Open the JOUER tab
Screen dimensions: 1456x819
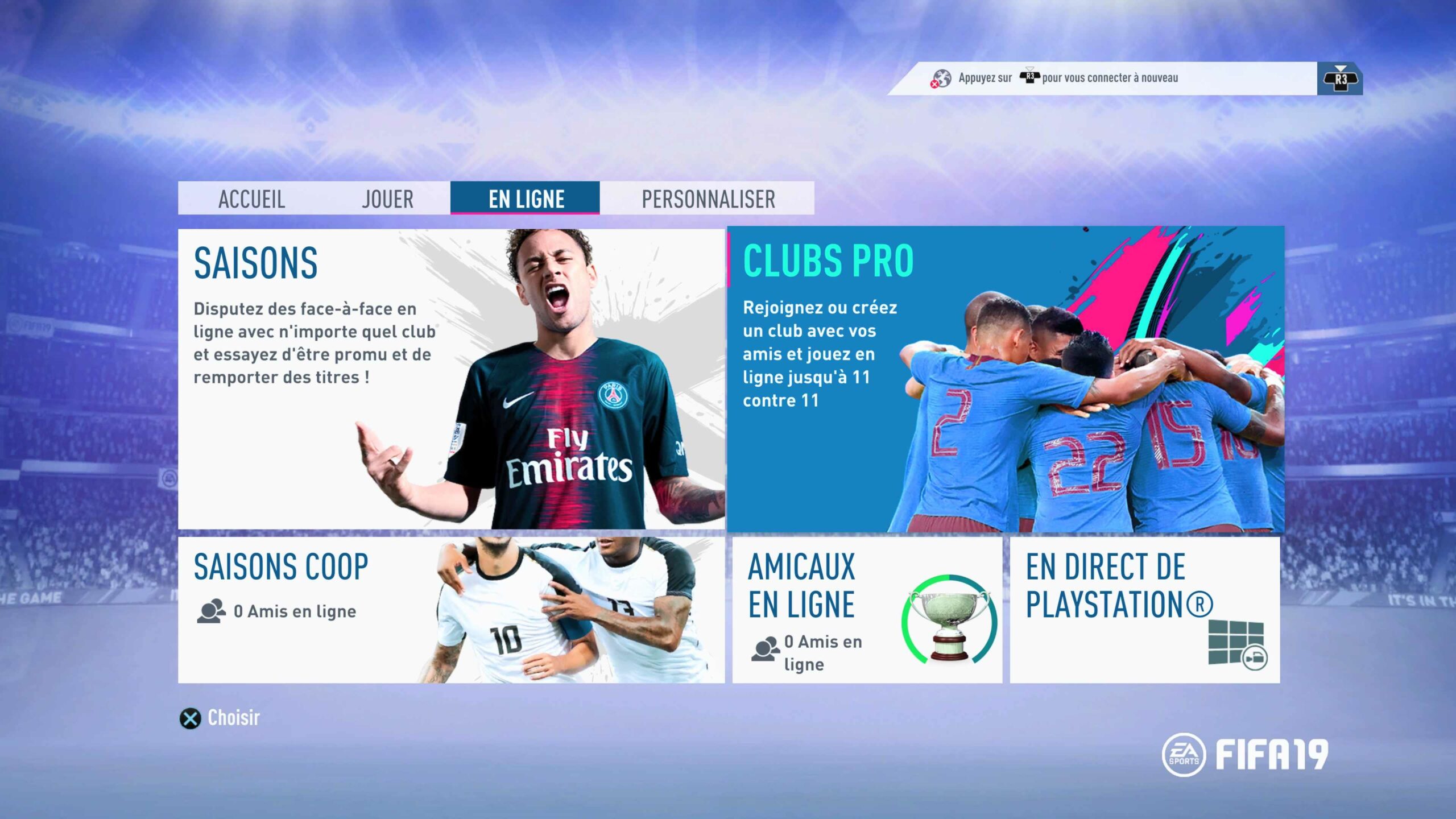(387, 198)
